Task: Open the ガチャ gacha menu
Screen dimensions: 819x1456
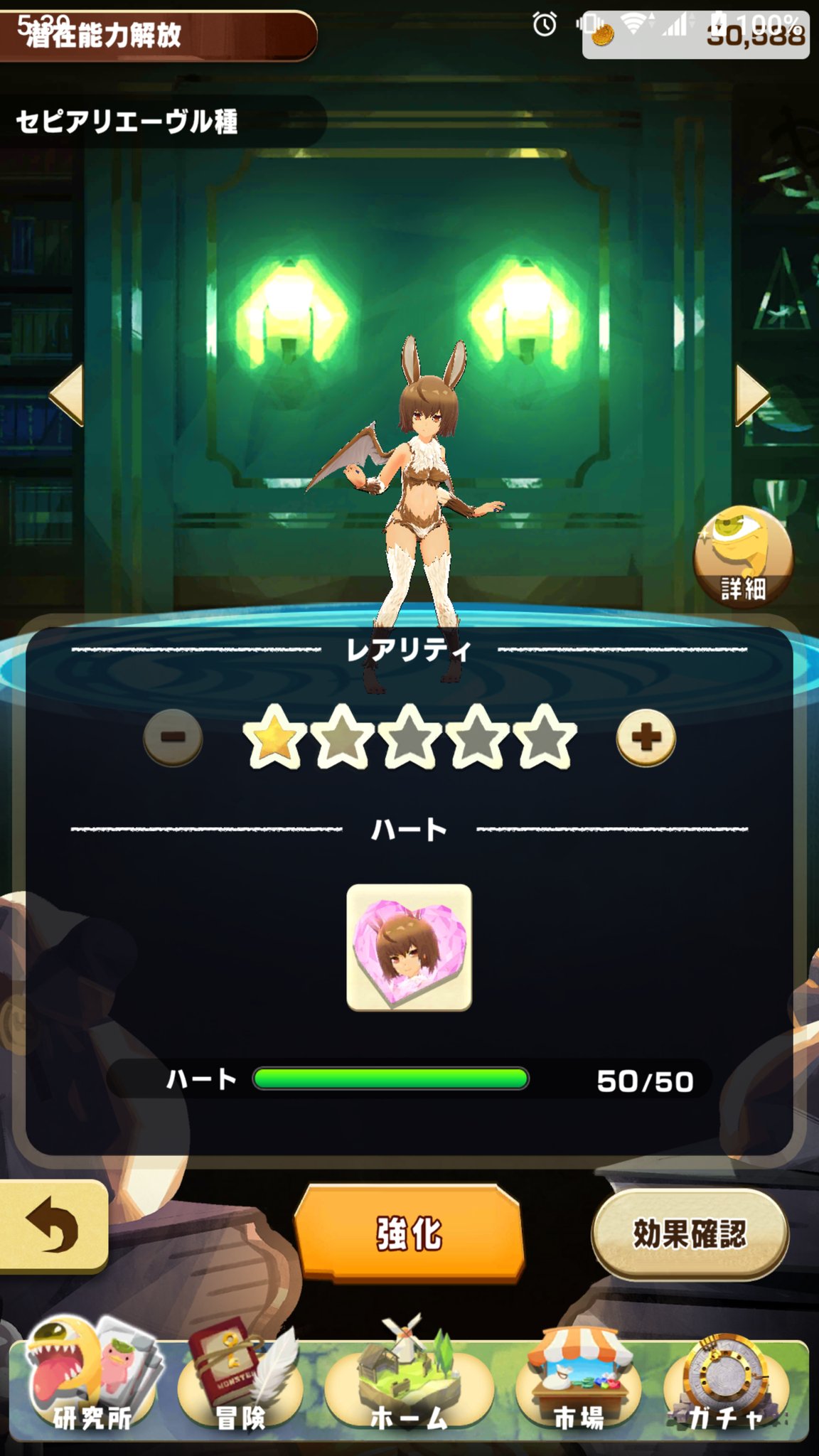Action: coord(727,1383)
